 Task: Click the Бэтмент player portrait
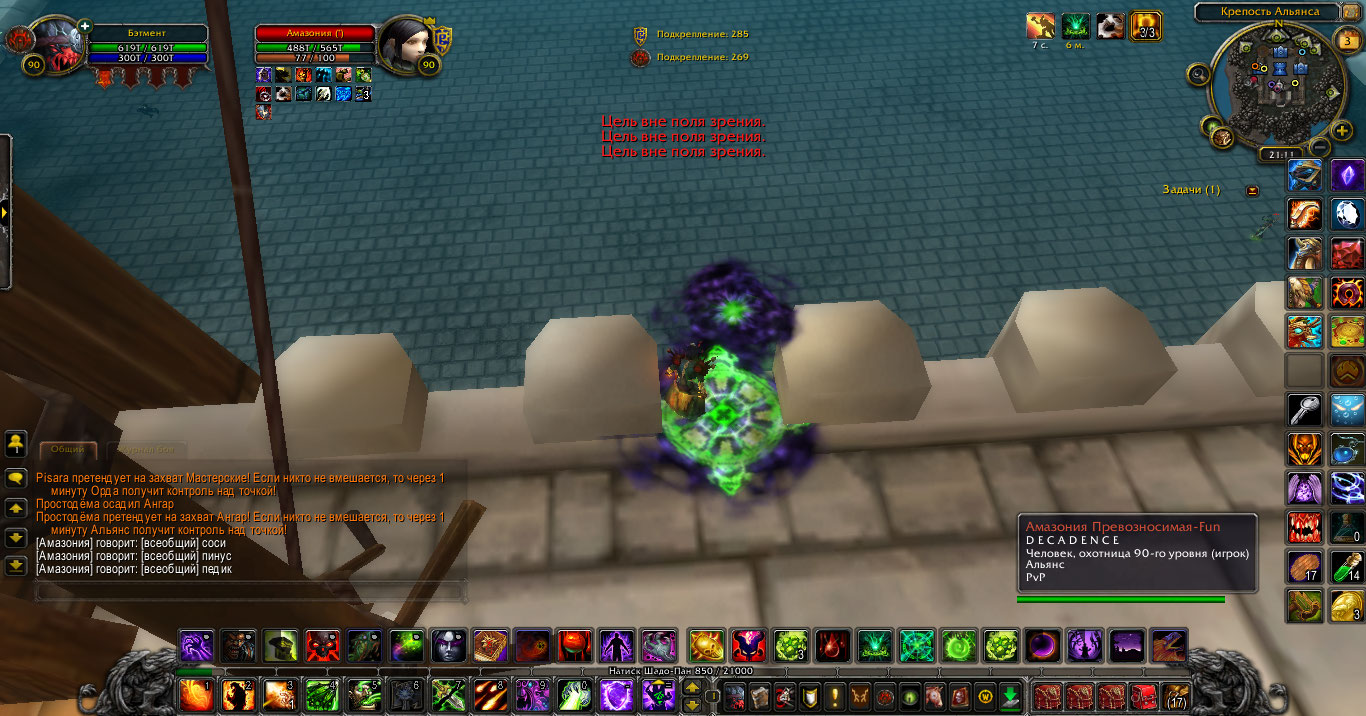coord(57,45)
